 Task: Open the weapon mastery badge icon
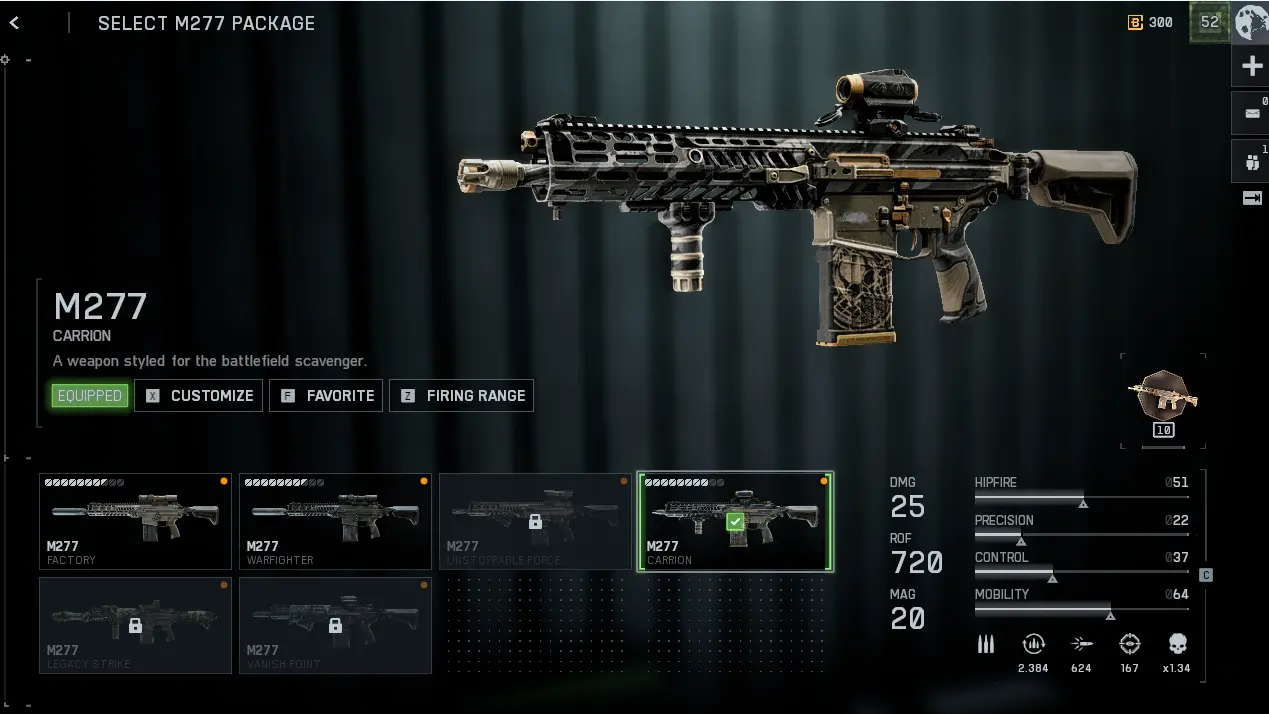(1162, 396)
